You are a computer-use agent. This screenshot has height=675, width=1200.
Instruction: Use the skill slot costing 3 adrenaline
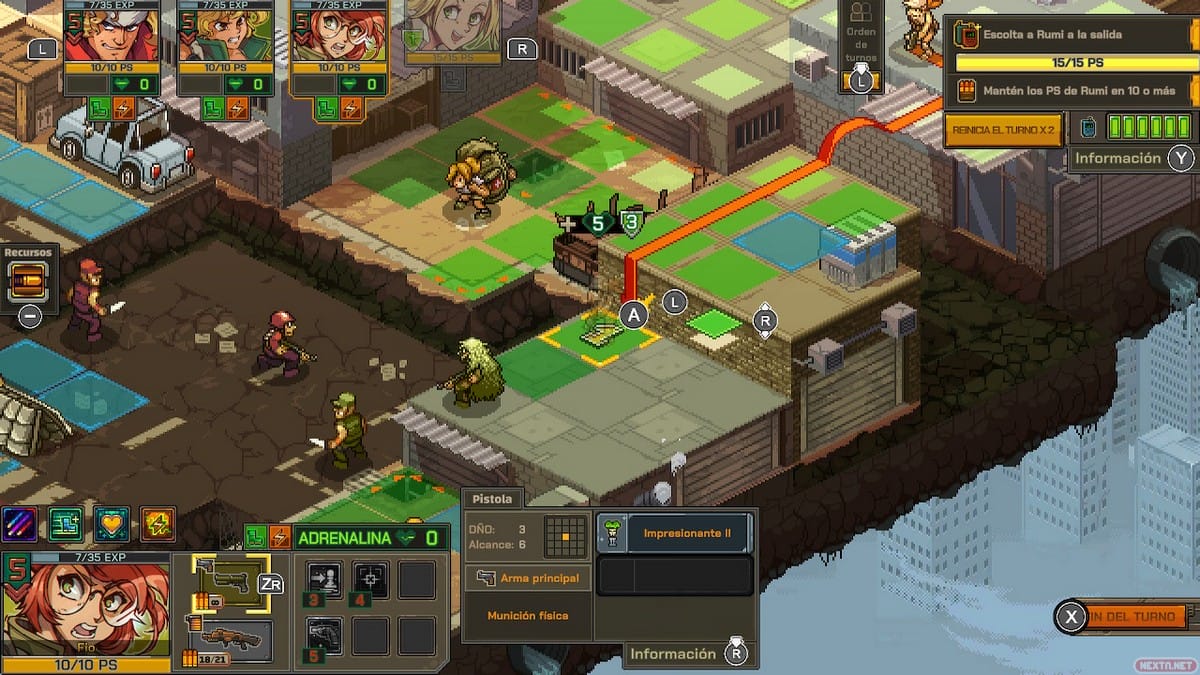324,581
